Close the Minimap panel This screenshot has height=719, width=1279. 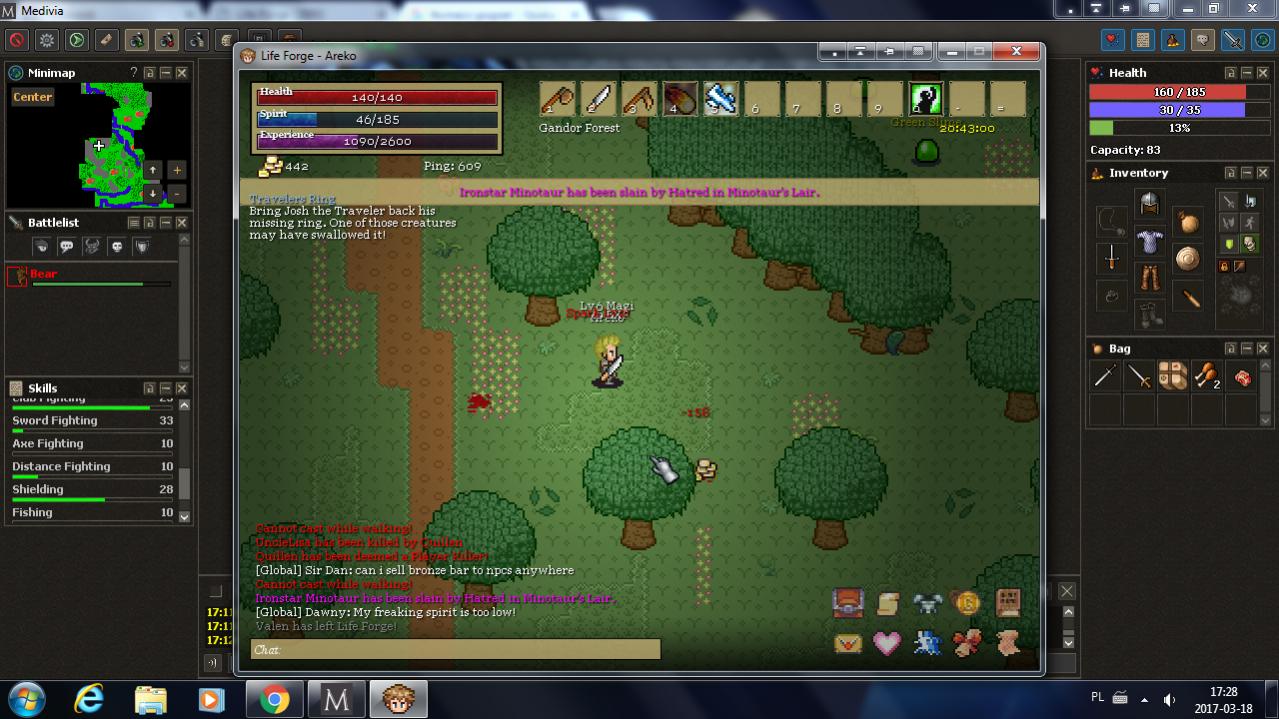click(182, 73)
